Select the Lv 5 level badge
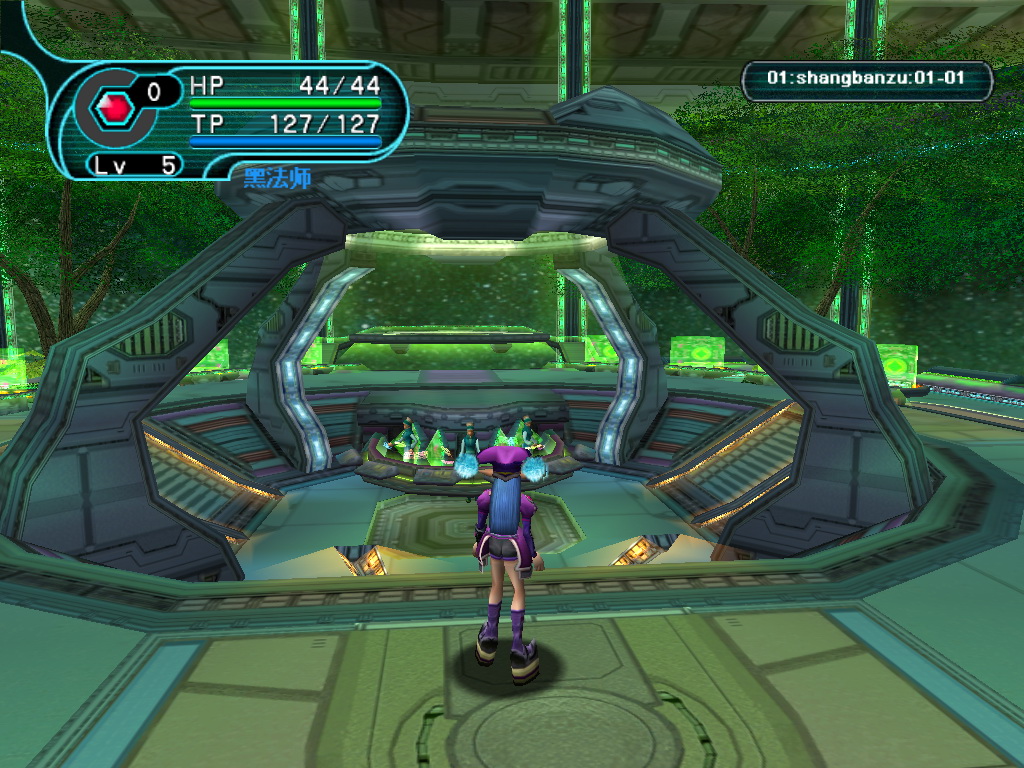This screenshot has height=768, width=1024. (x=135, y=165)
